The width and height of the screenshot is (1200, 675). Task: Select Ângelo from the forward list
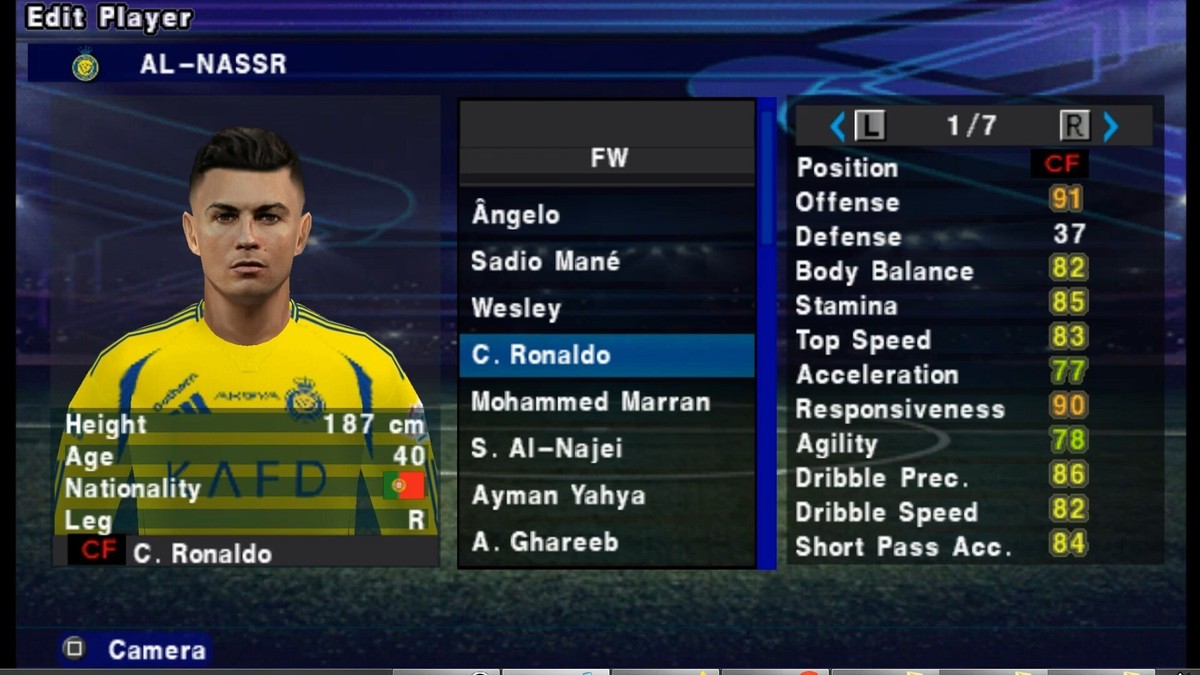pos(606,215)
